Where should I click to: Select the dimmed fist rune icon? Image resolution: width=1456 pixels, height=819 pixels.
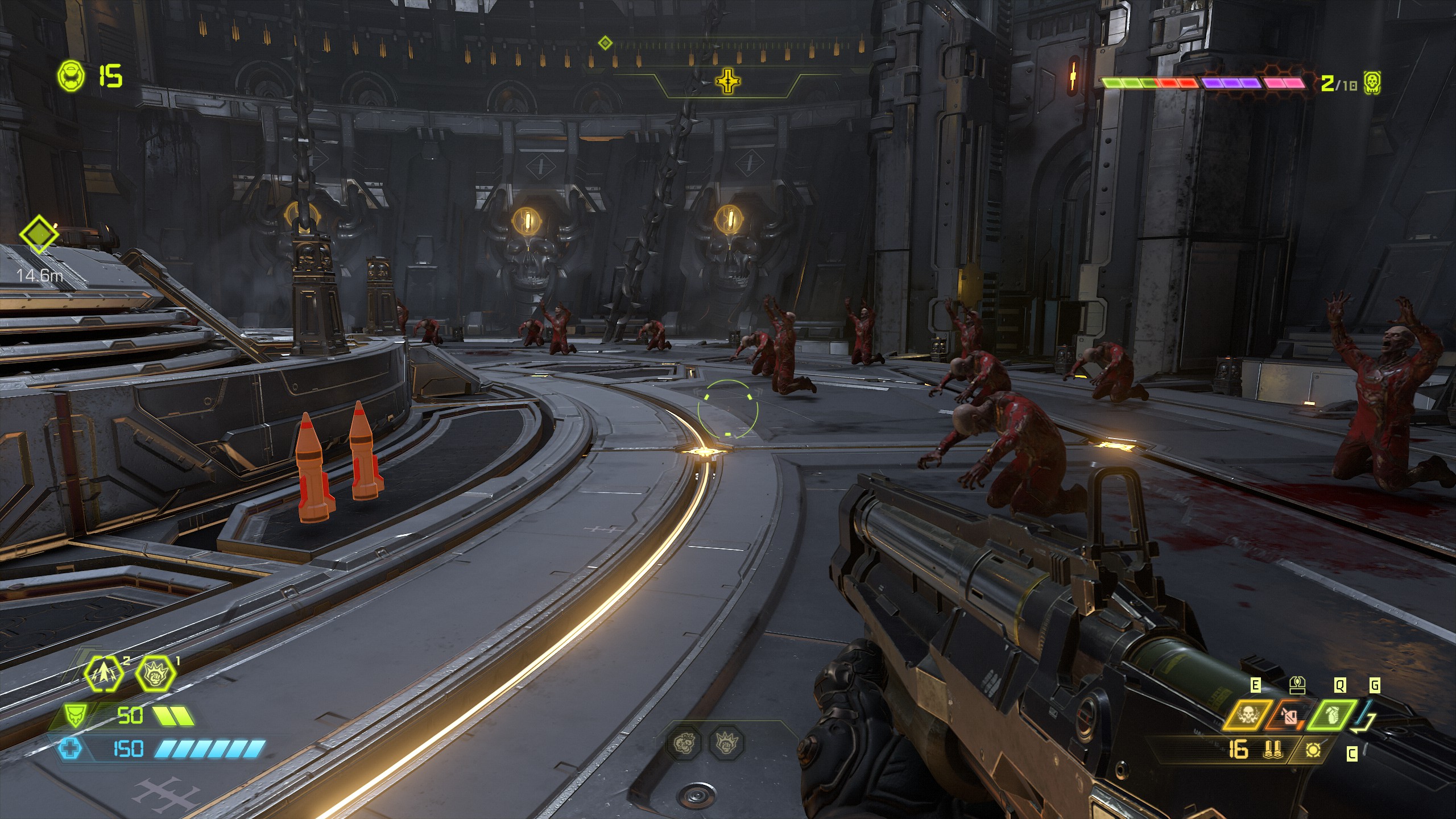[727, 743]
